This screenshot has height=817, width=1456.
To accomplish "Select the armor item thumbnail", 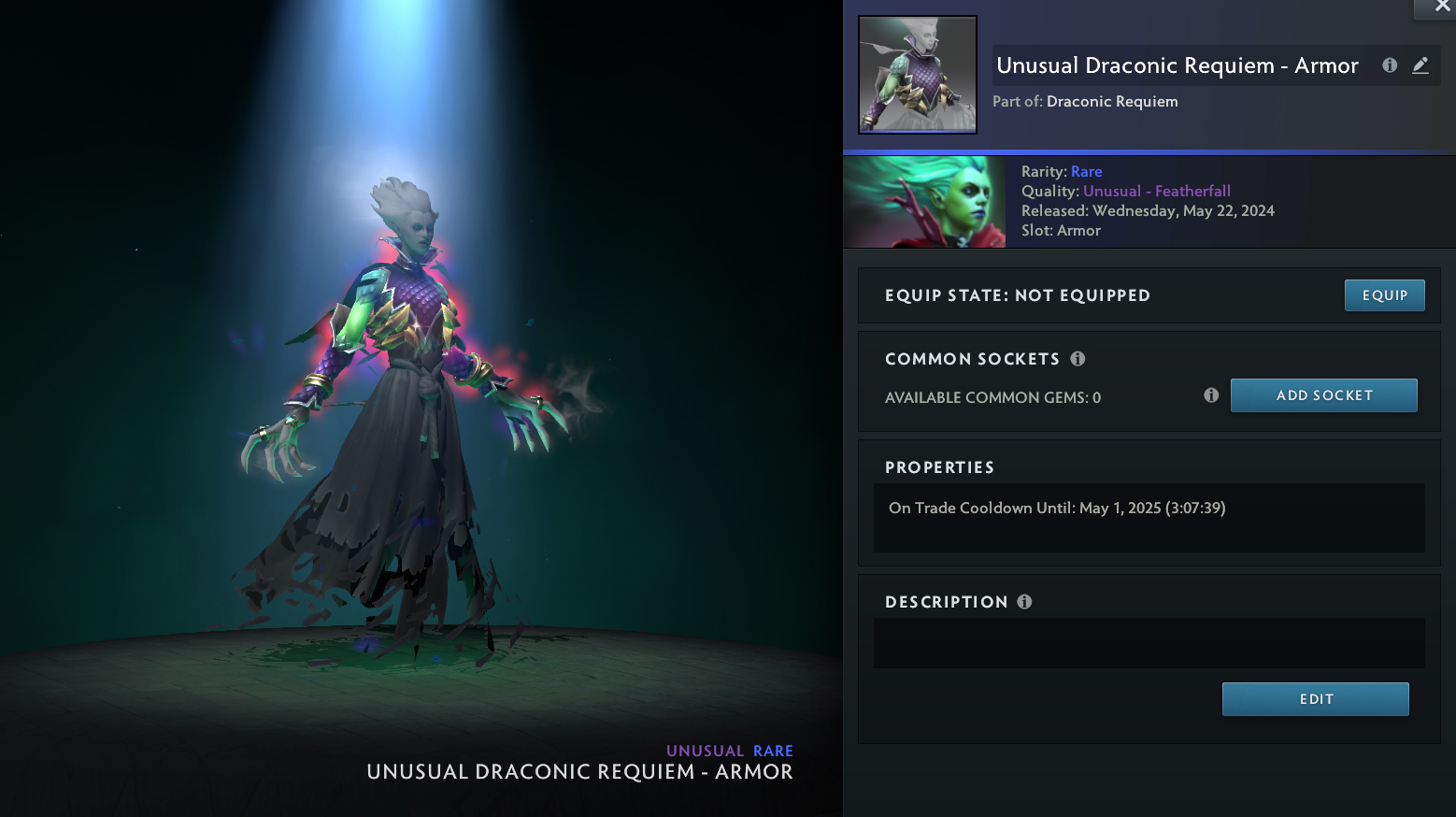I will pyautogui.click(x=918, y=75).
